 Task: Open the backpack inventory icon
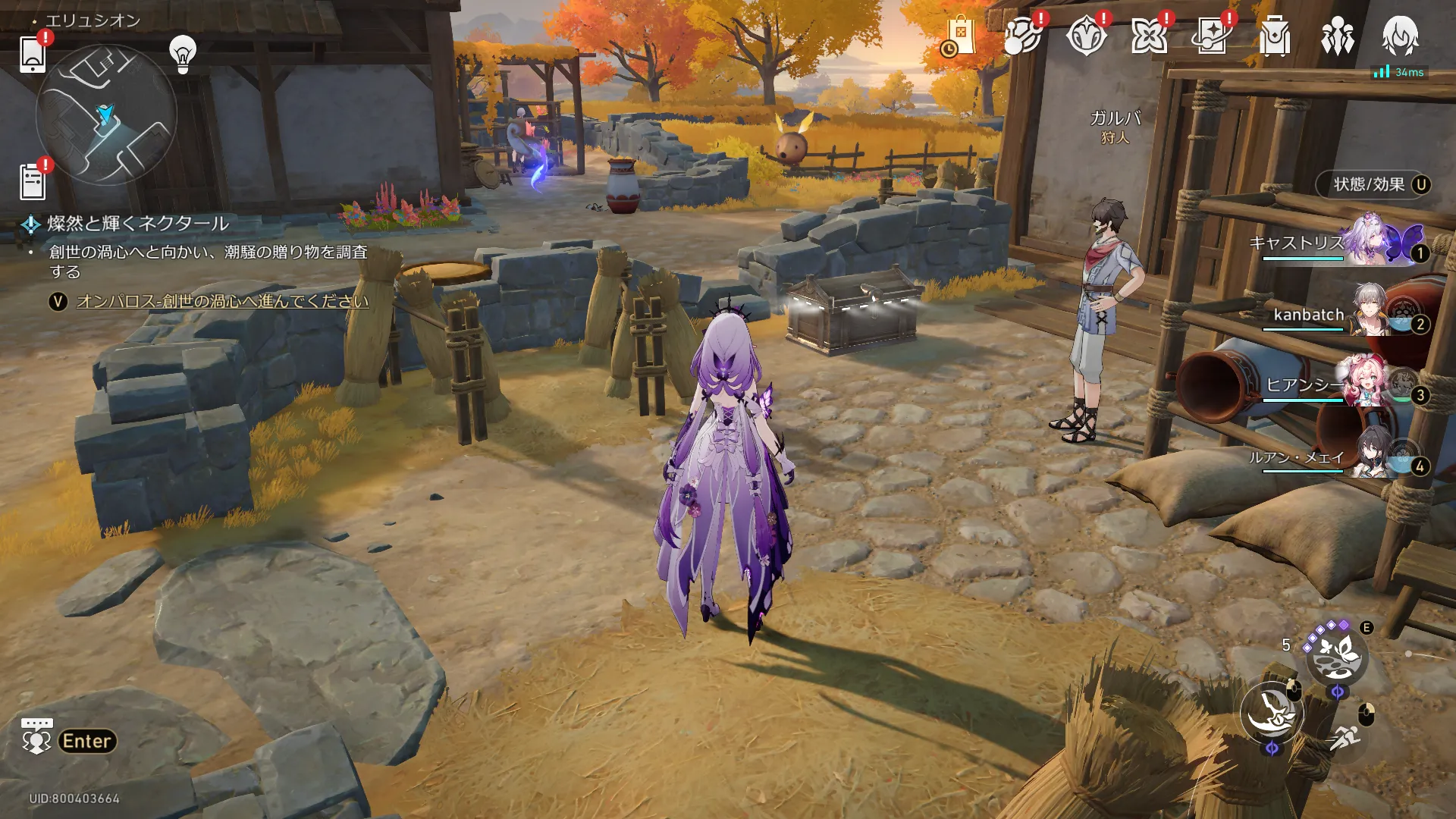point(1275,36)
